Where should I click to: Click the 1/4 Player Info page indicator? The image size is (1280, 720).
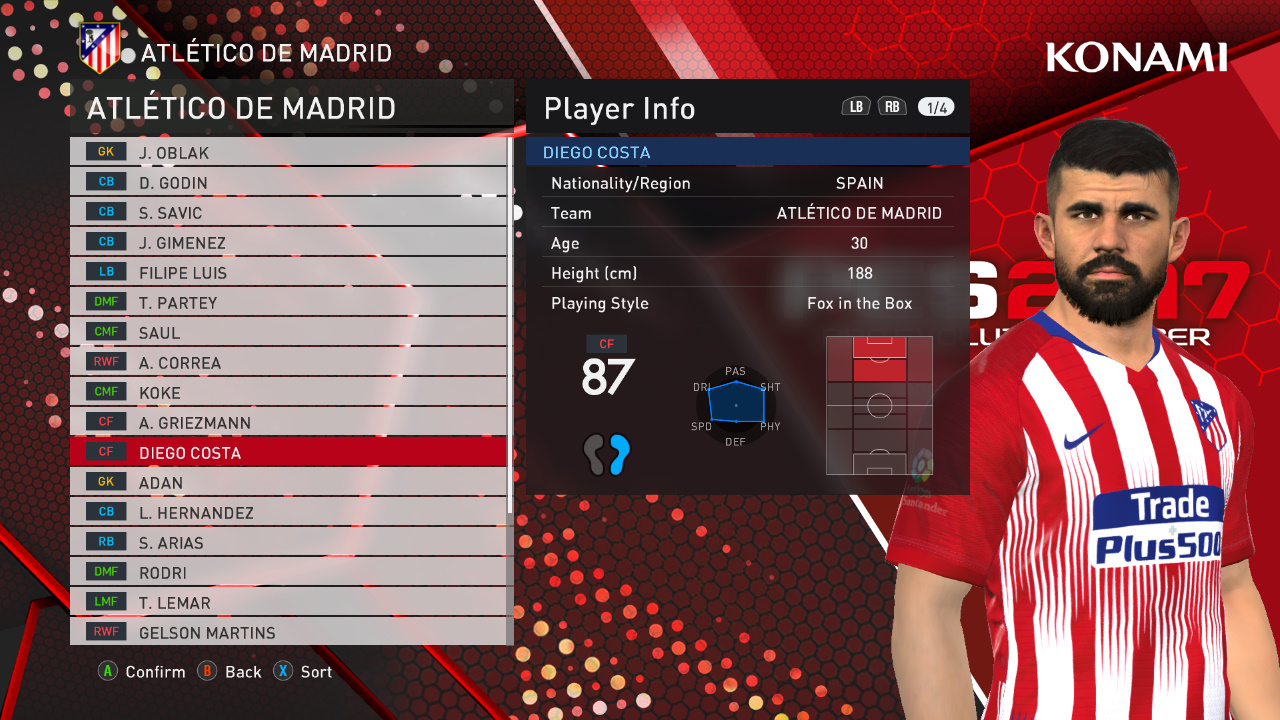pos(936,108)
